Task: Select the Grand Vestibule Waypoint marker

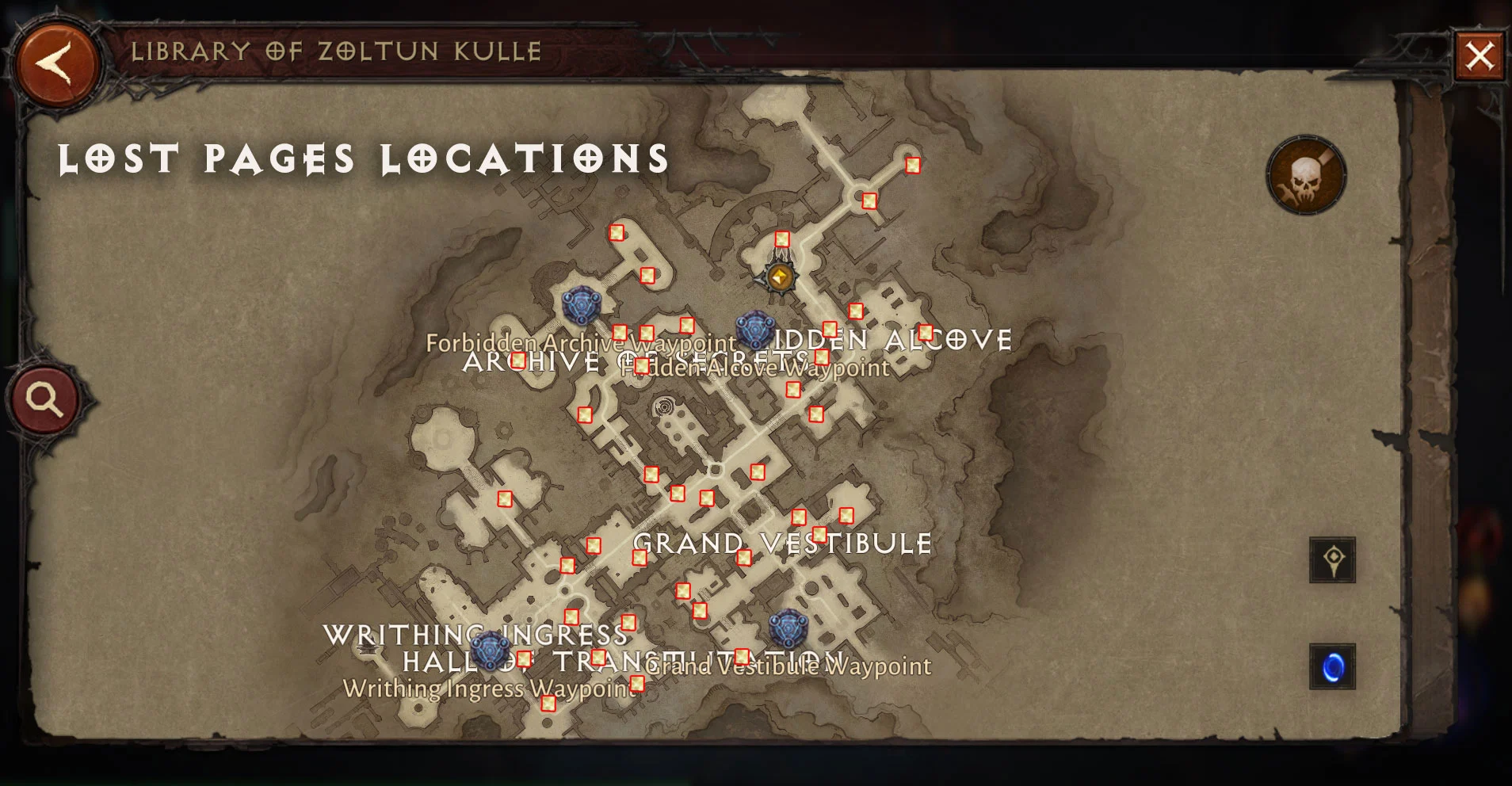Action: click(788, 629)
